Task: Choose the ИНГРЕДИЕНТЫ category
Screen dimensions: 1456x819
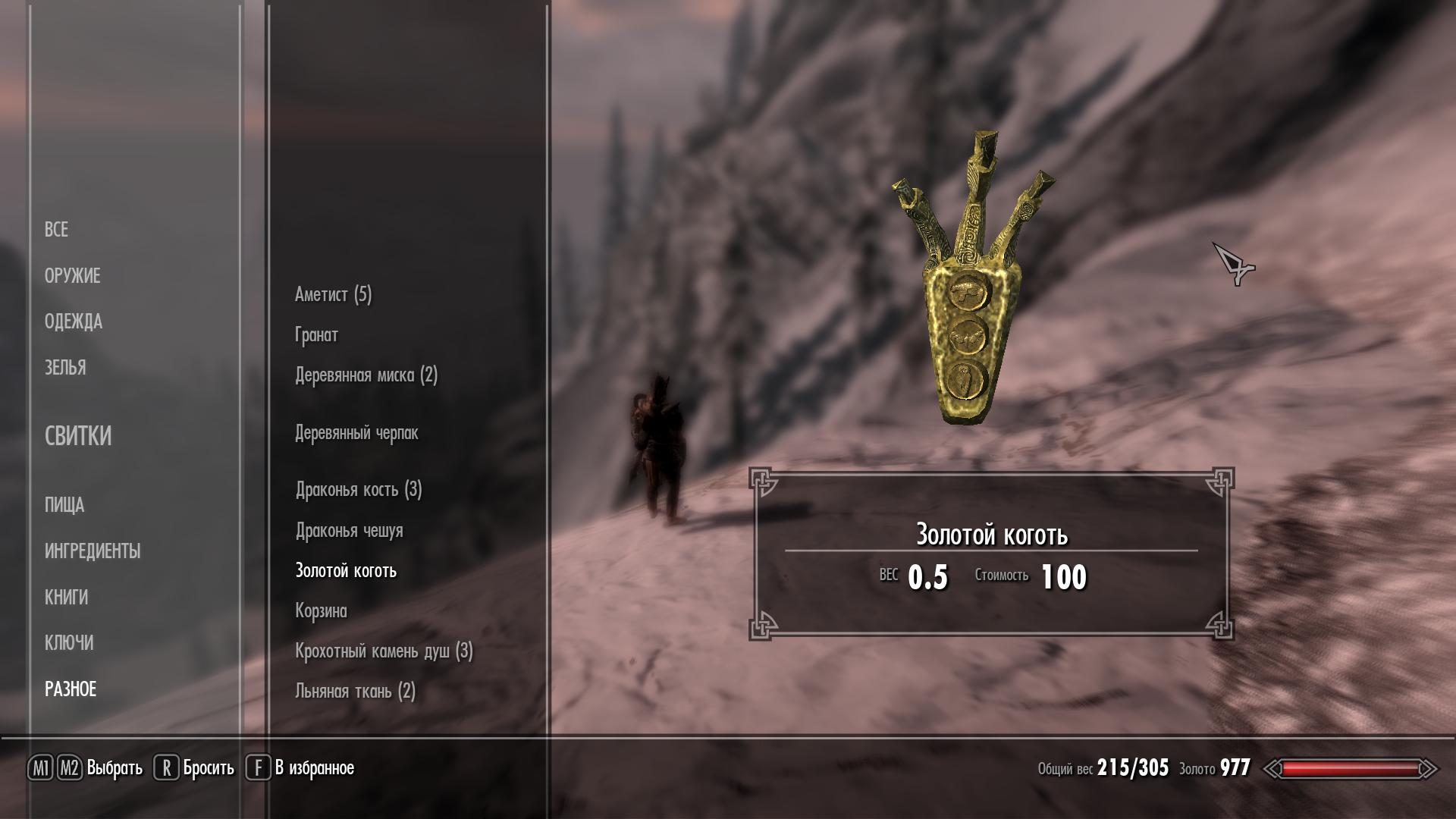Action: coord(93,551)
